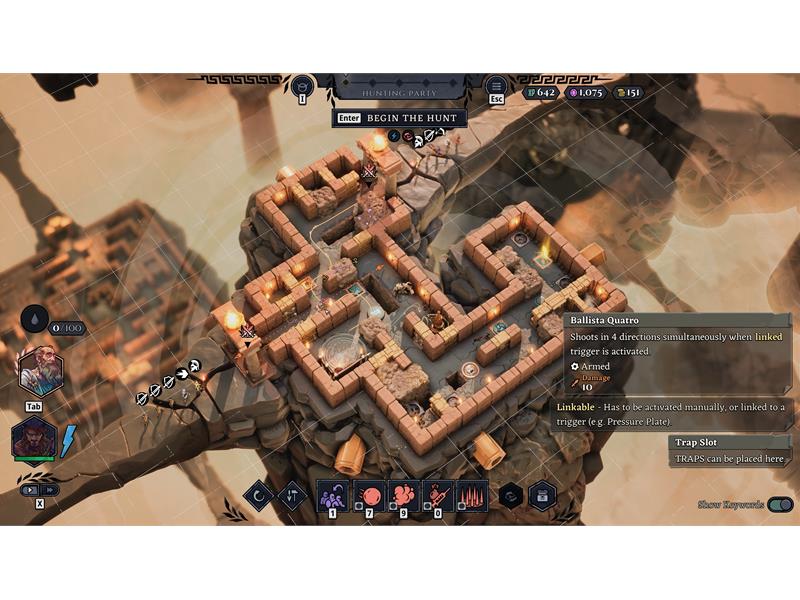Open the inventory pot icon at top
The width and height of the screenshot is (800, 600).
coord(301,86)
